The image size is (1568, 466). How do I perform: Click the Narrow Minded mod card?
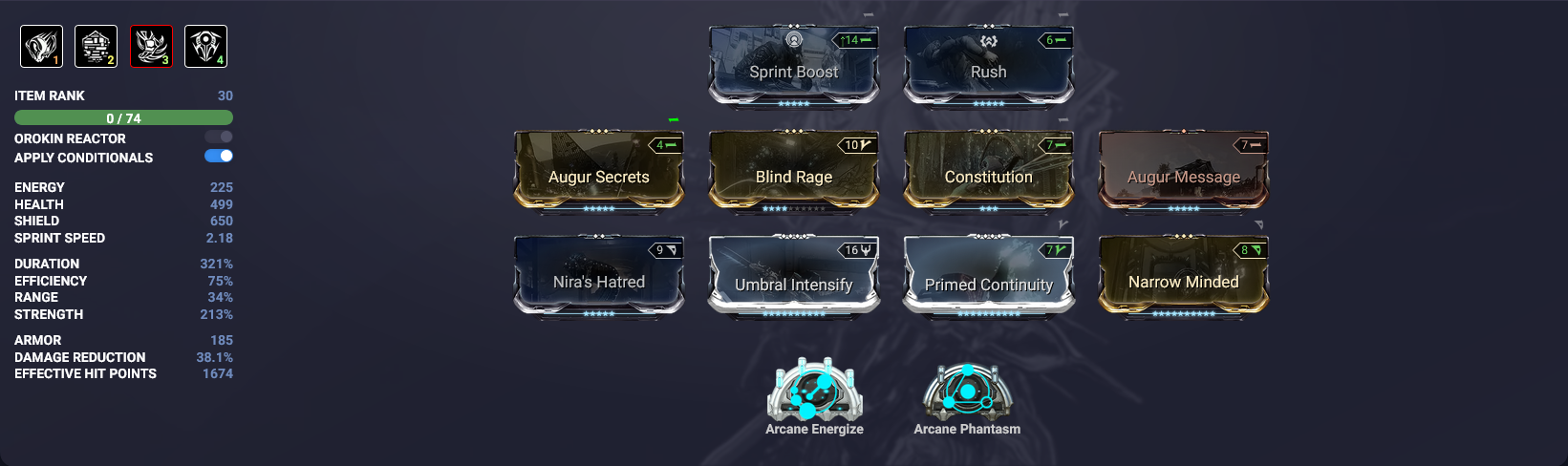[x=1183, y=277]
